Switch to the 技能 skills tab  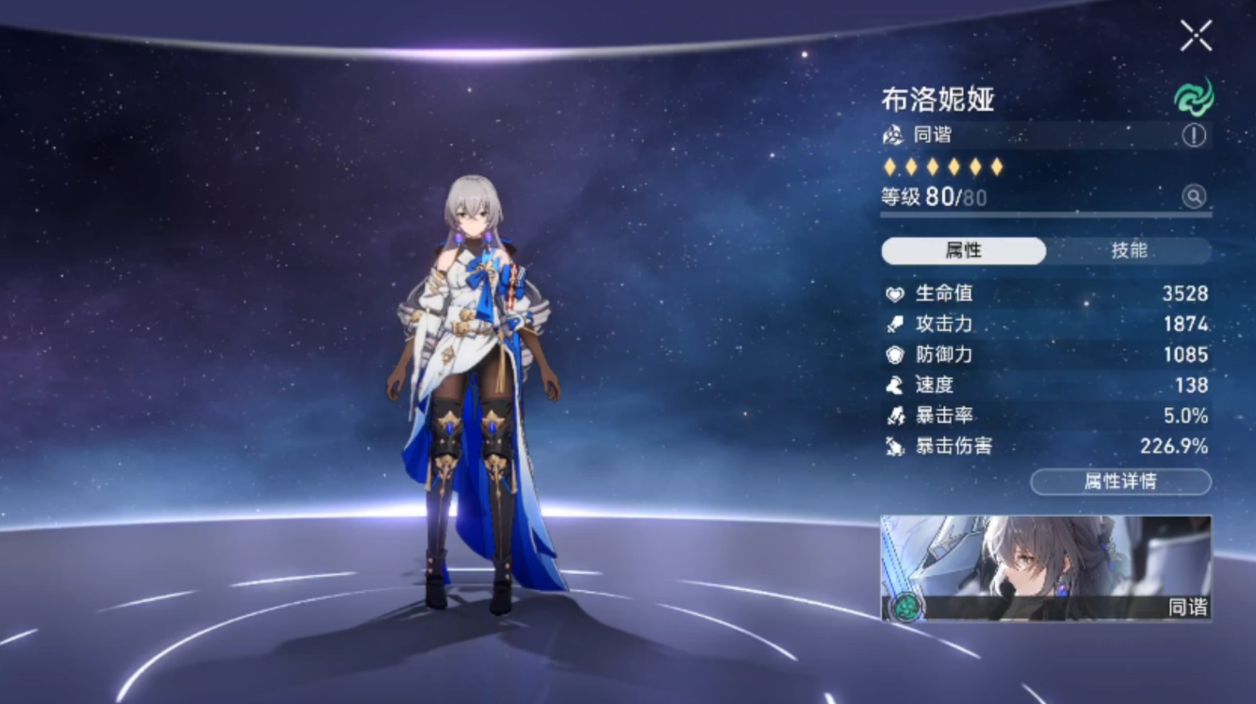[1129, 251]
